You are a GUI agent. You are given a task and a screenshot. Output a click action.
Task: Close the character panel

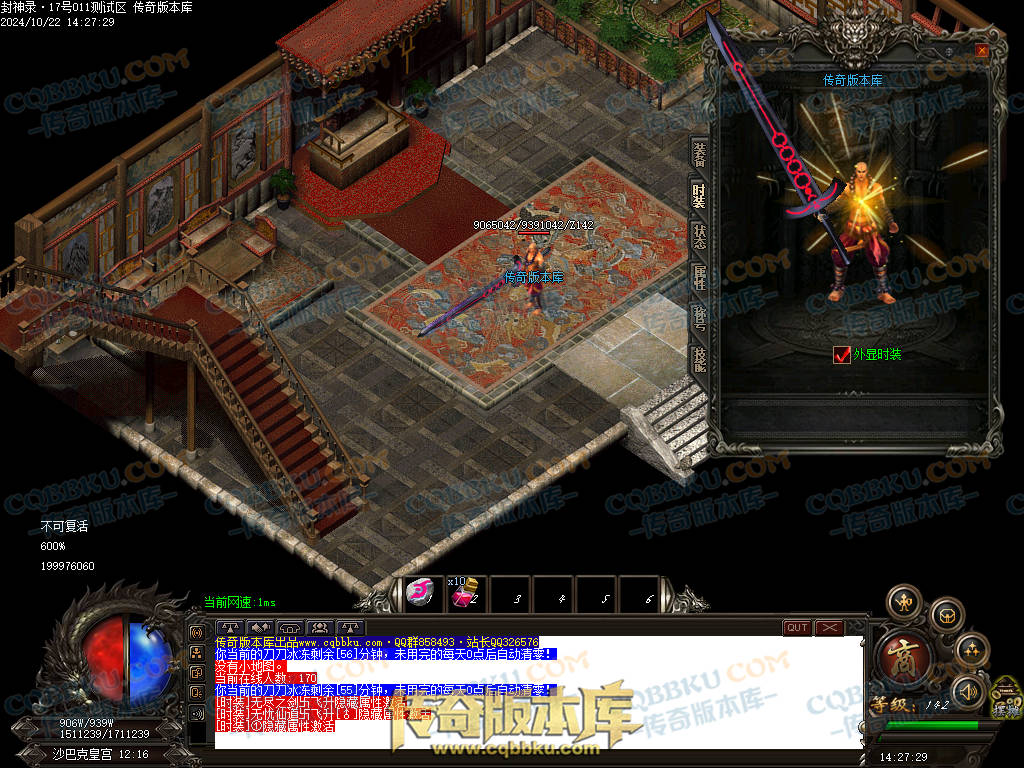[x=982, y=50]
